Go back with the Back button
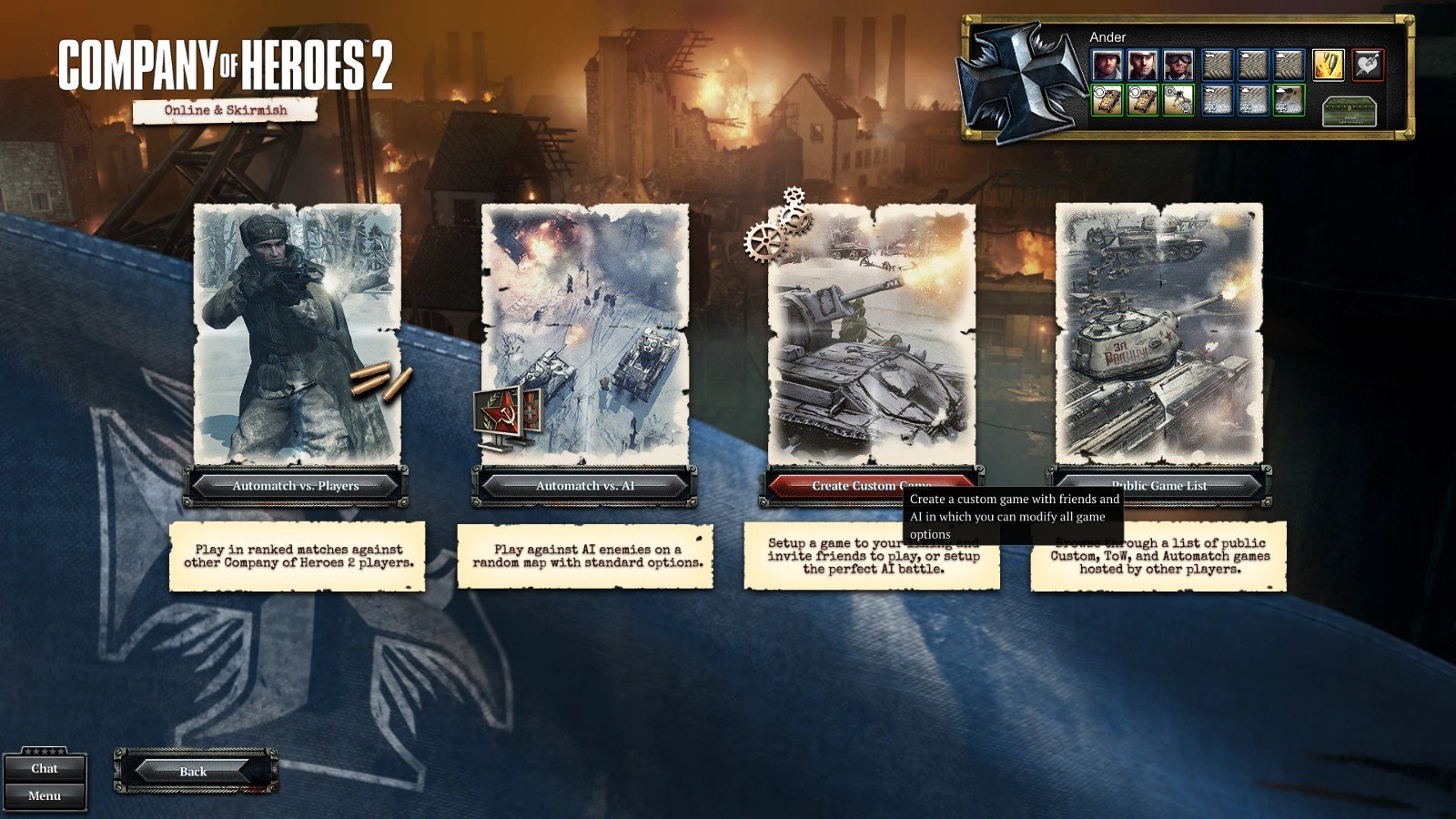1456x819 pixels. [194, 771]
